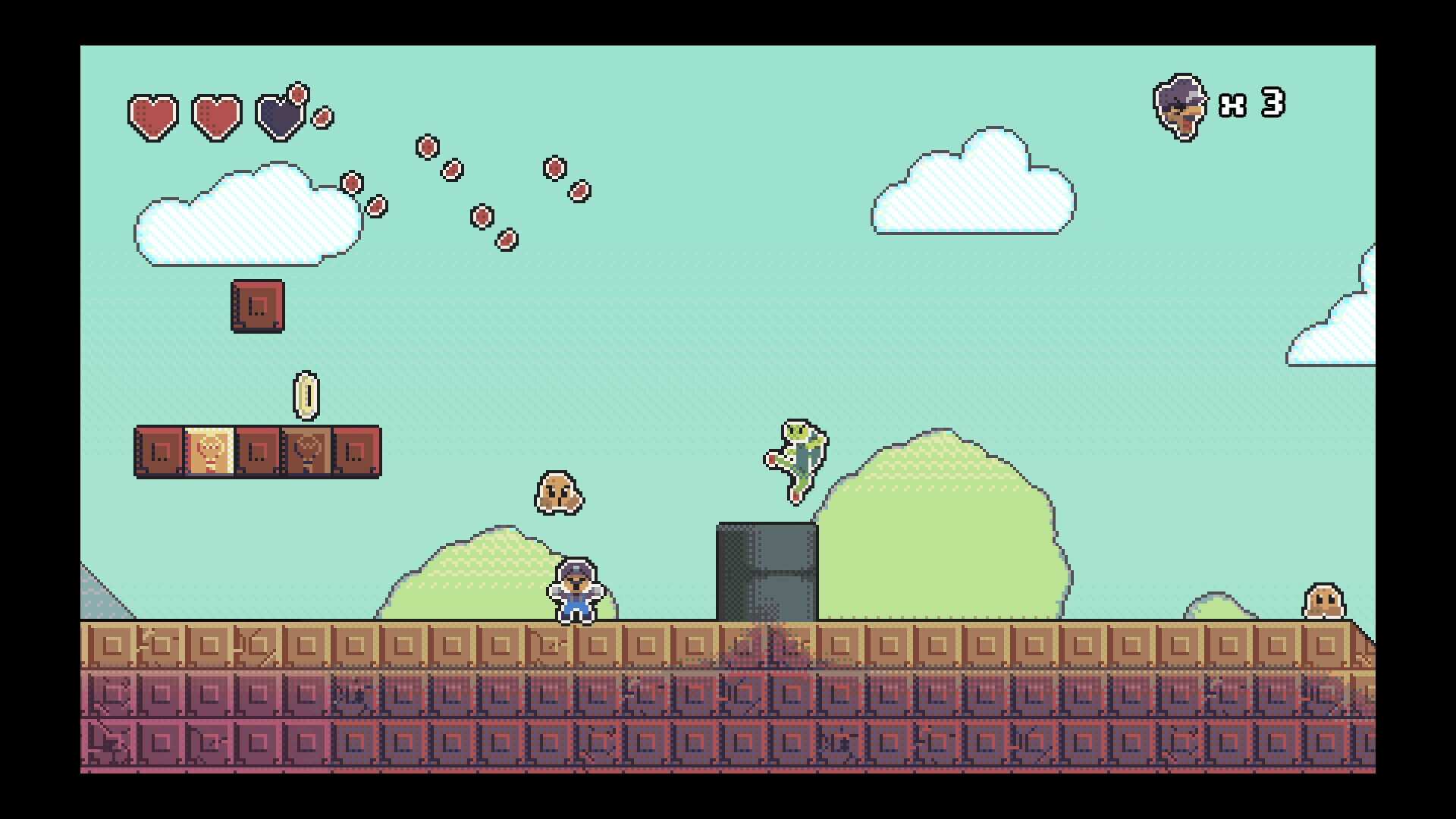Viewport: 1456px width, 819px height.
Task: Click the single brown brick block above
Action: tap(258, 306)
